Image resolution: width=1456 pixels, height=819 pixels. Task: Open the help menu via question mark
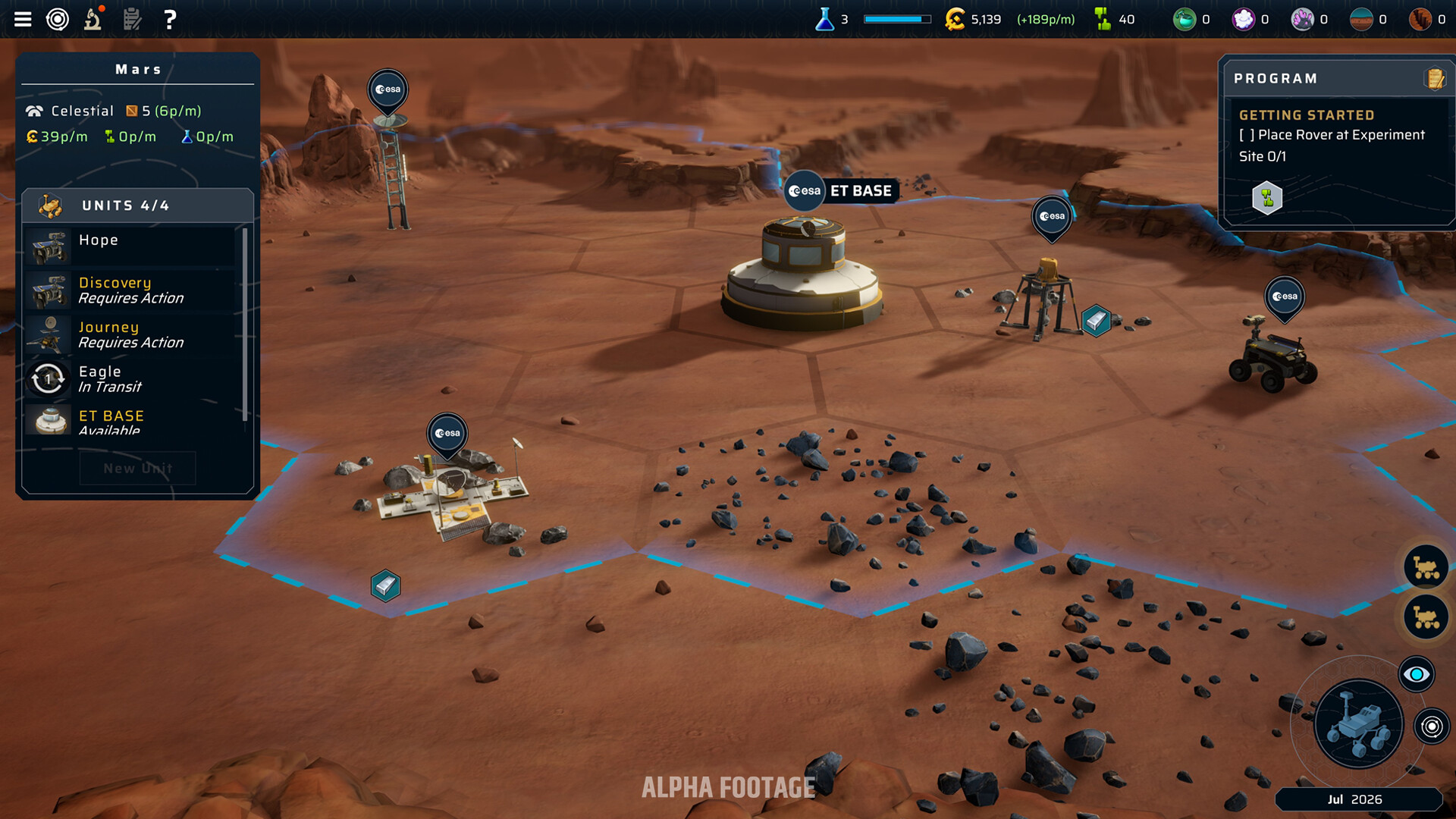170,19
